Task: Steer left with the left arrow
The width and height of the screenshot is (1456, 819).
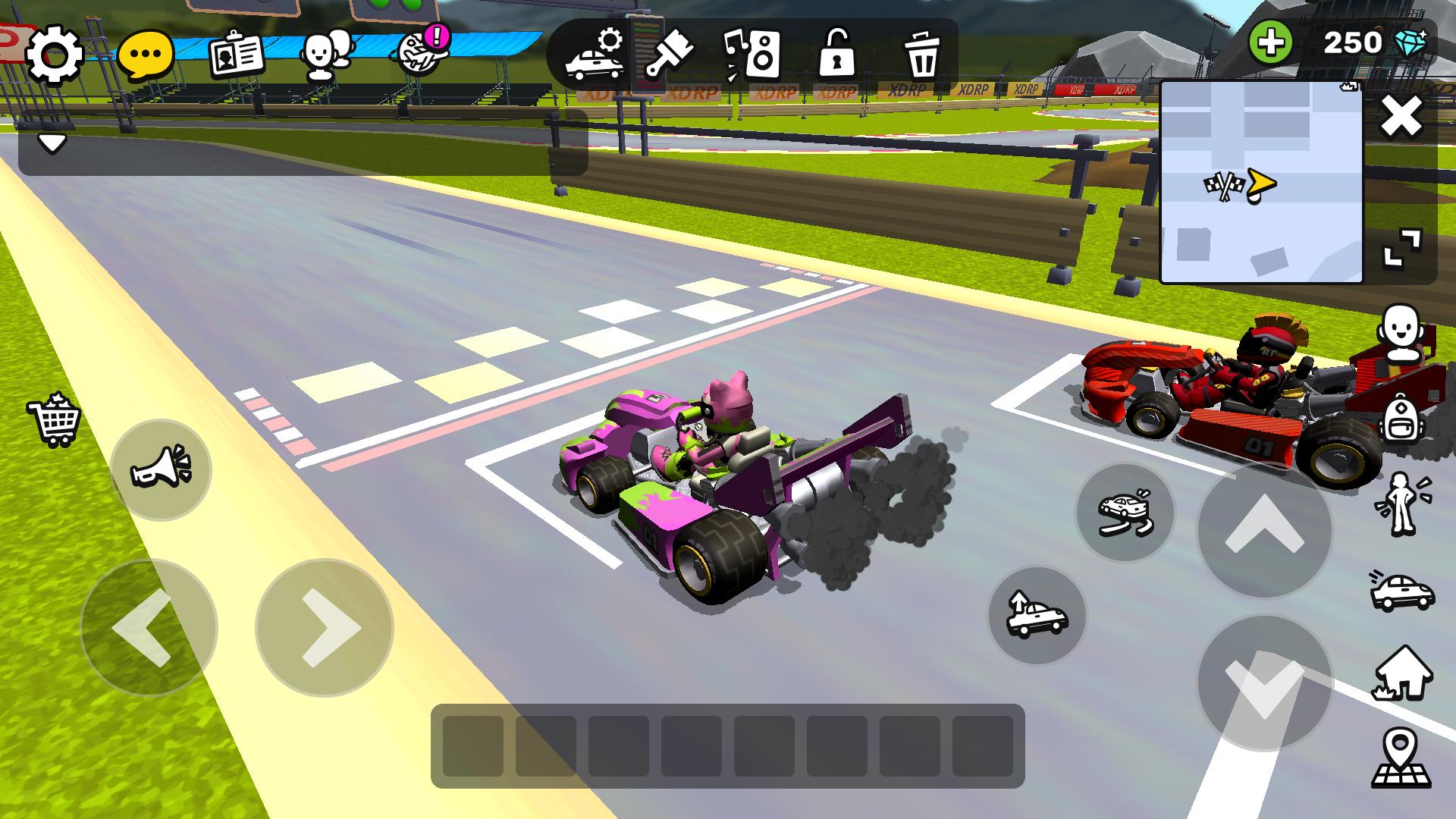Action: 149,628
